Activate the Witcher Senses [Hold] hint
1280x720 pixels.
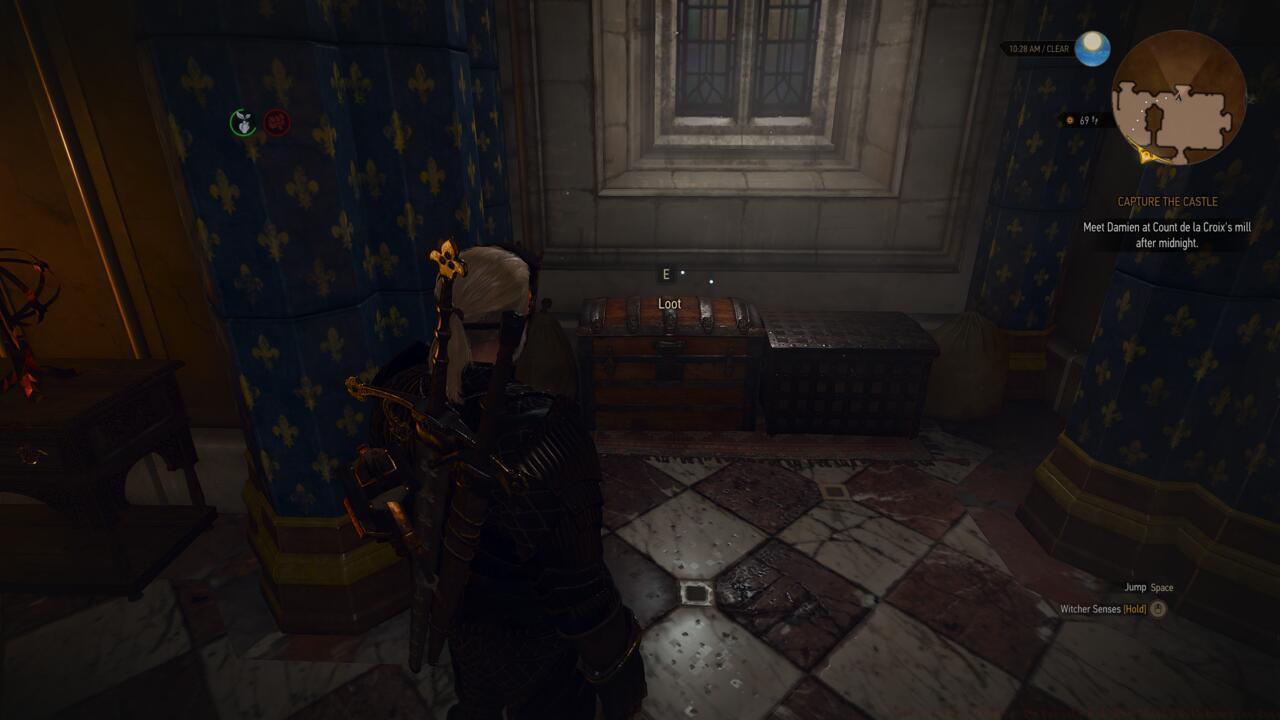1112,607
